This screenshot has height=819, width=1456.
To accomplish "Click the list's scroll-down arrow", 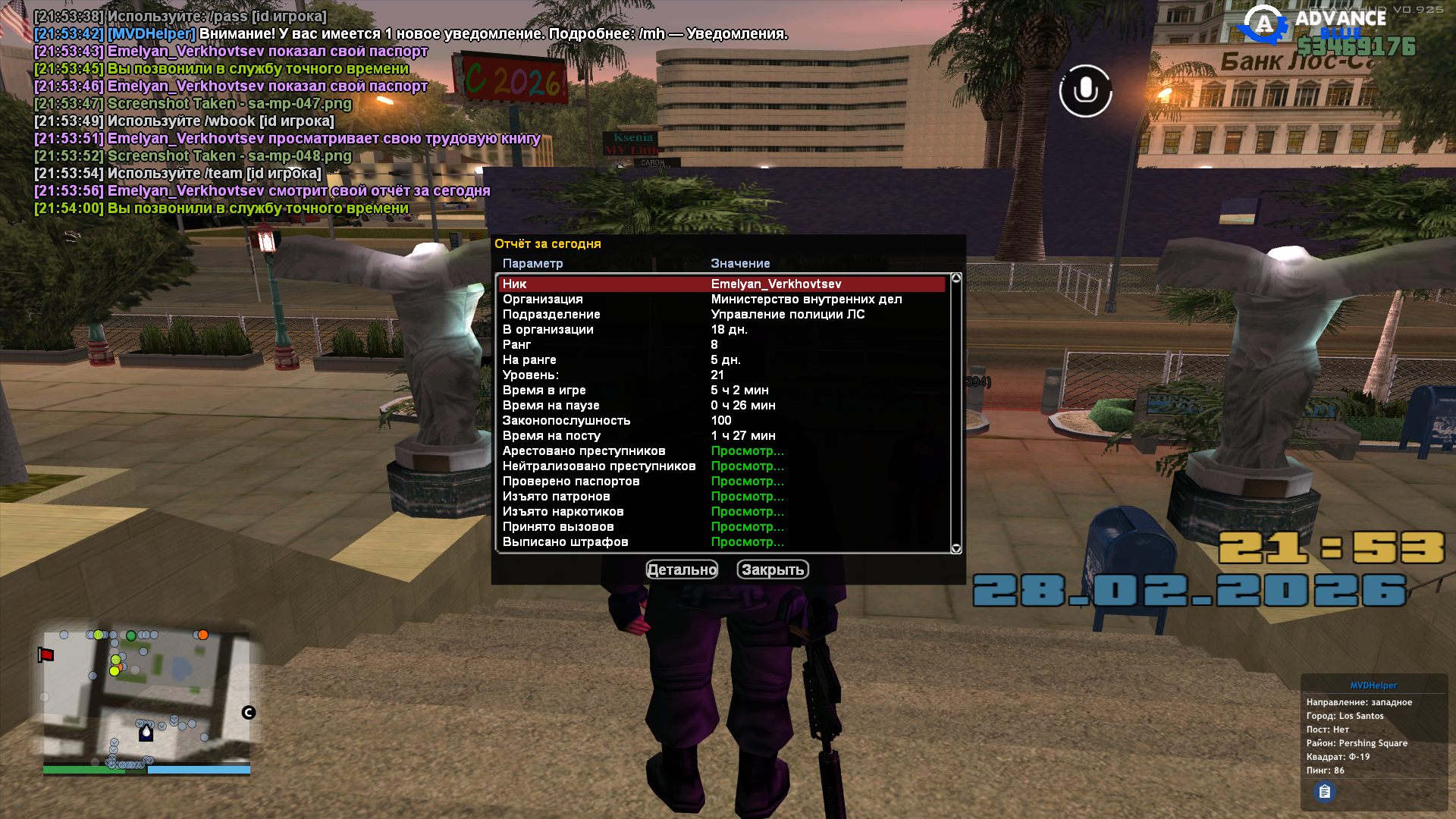I will click(956, 548).
